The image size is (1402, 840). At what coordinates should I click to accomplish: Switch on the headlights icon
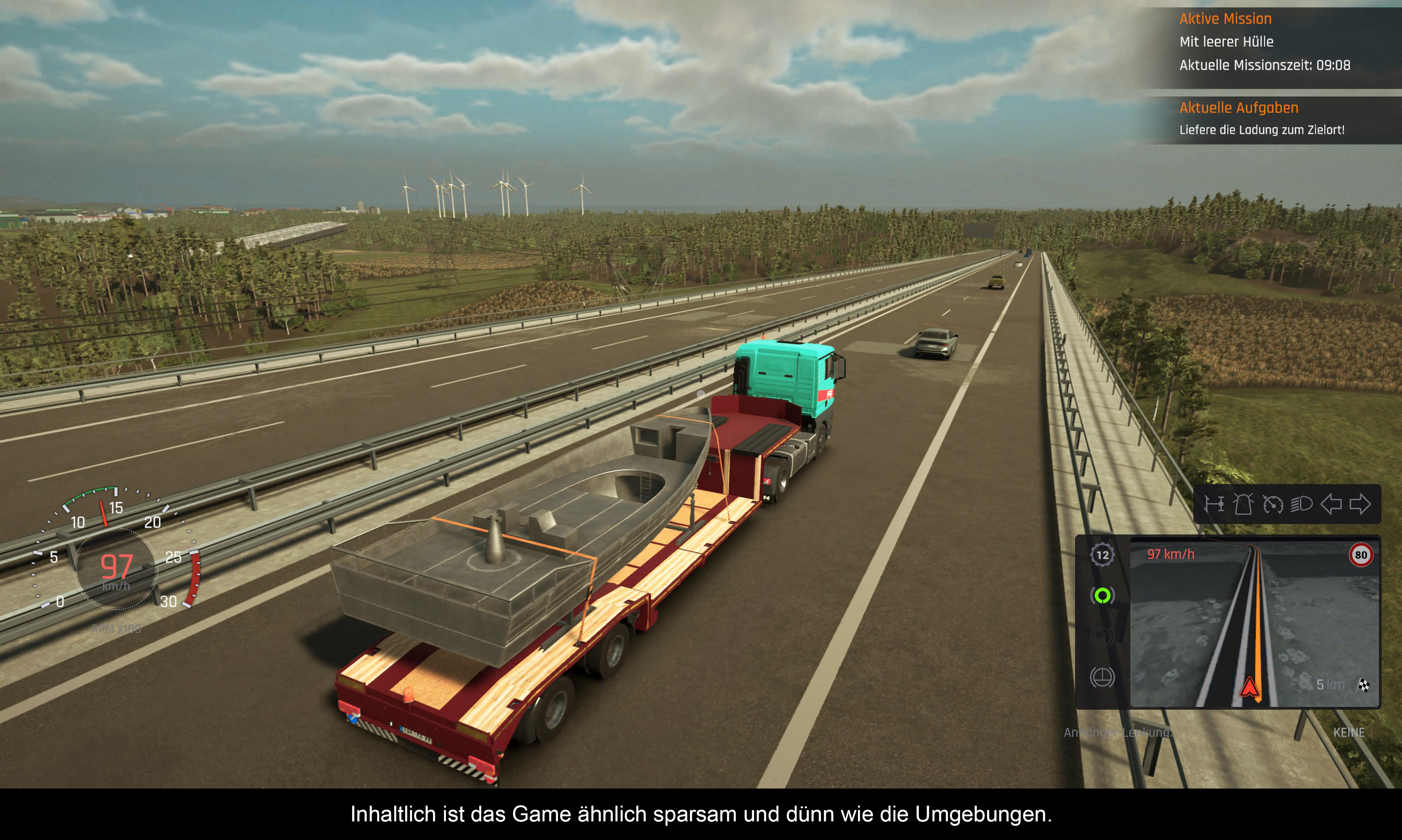point(1301,504)
